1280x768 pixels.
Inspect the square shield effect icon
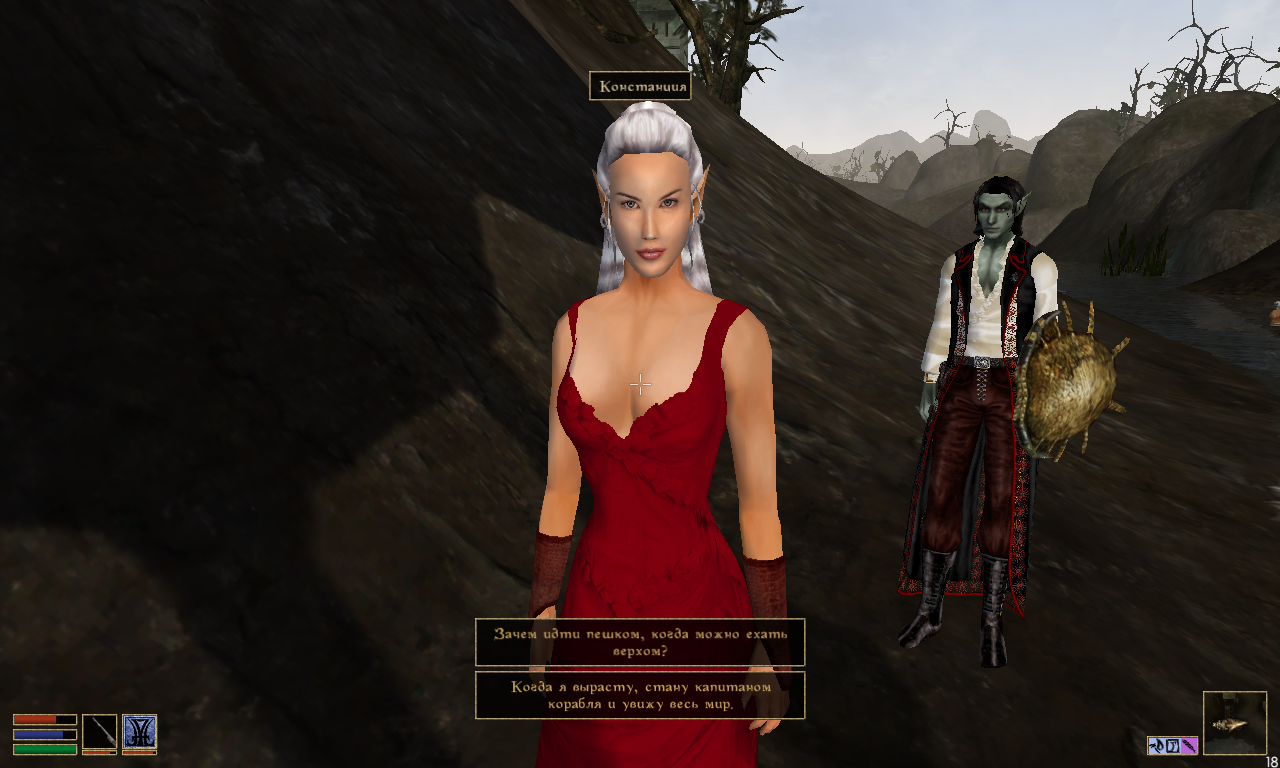tap(1173, 745)
